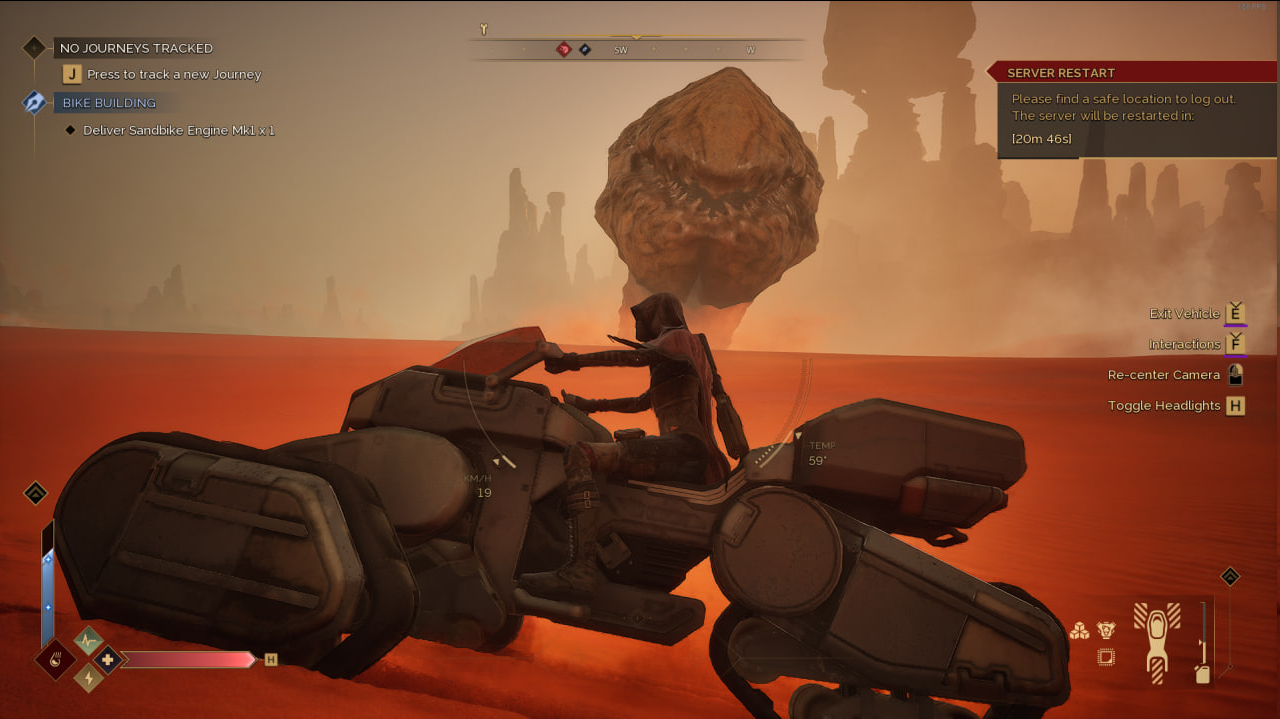Click the sandbike top-view vehicle status icon
This screenshot has height=719, width=1280.
click(x=1156, y=641)
